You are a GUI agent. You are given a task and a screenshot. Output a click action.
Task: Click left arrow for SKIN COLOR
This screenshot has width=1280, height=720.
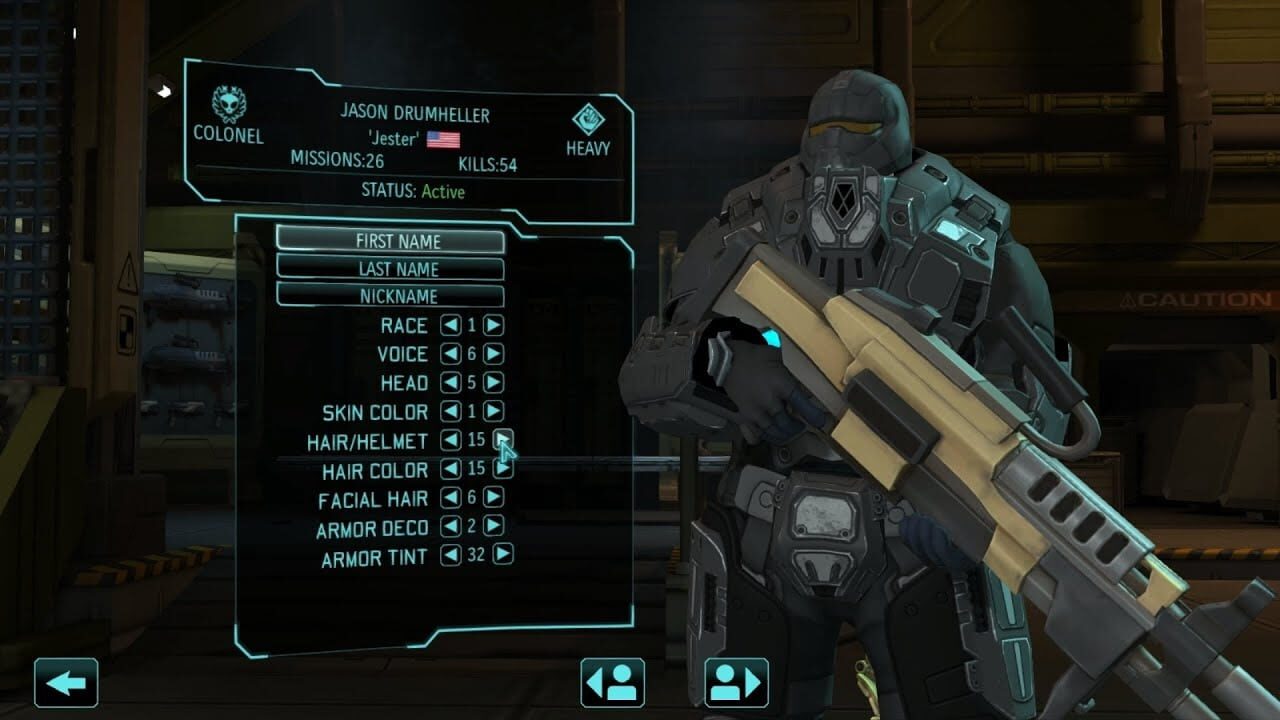(449, 411)
